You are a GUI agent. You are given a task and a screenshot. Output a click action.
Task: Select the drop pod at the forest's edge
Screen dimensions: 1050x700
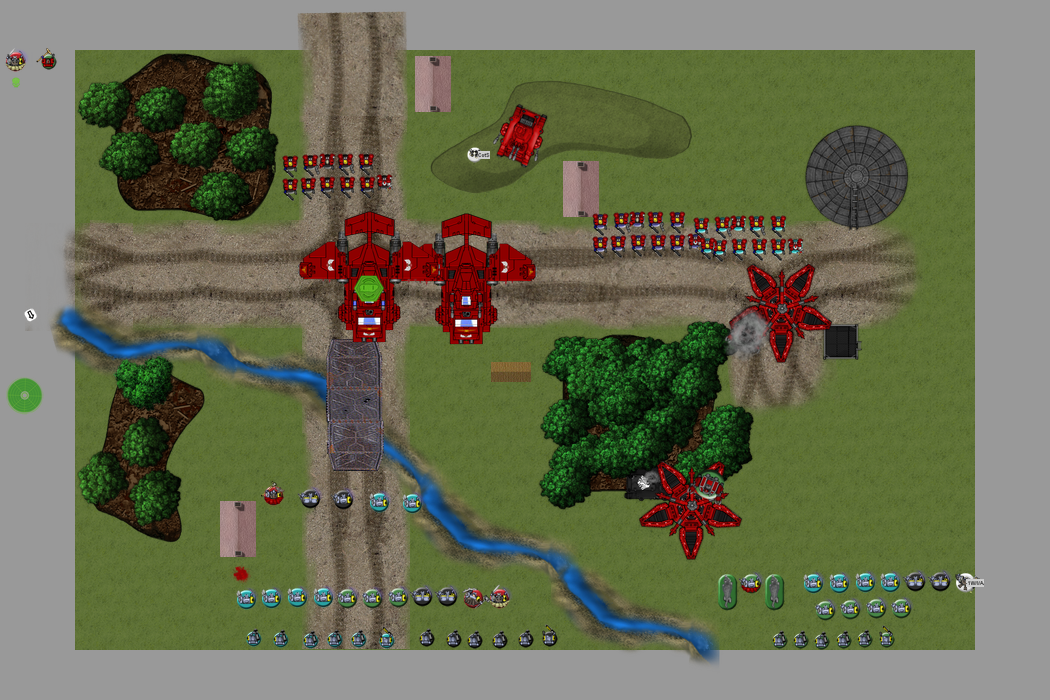pos(691,506)
